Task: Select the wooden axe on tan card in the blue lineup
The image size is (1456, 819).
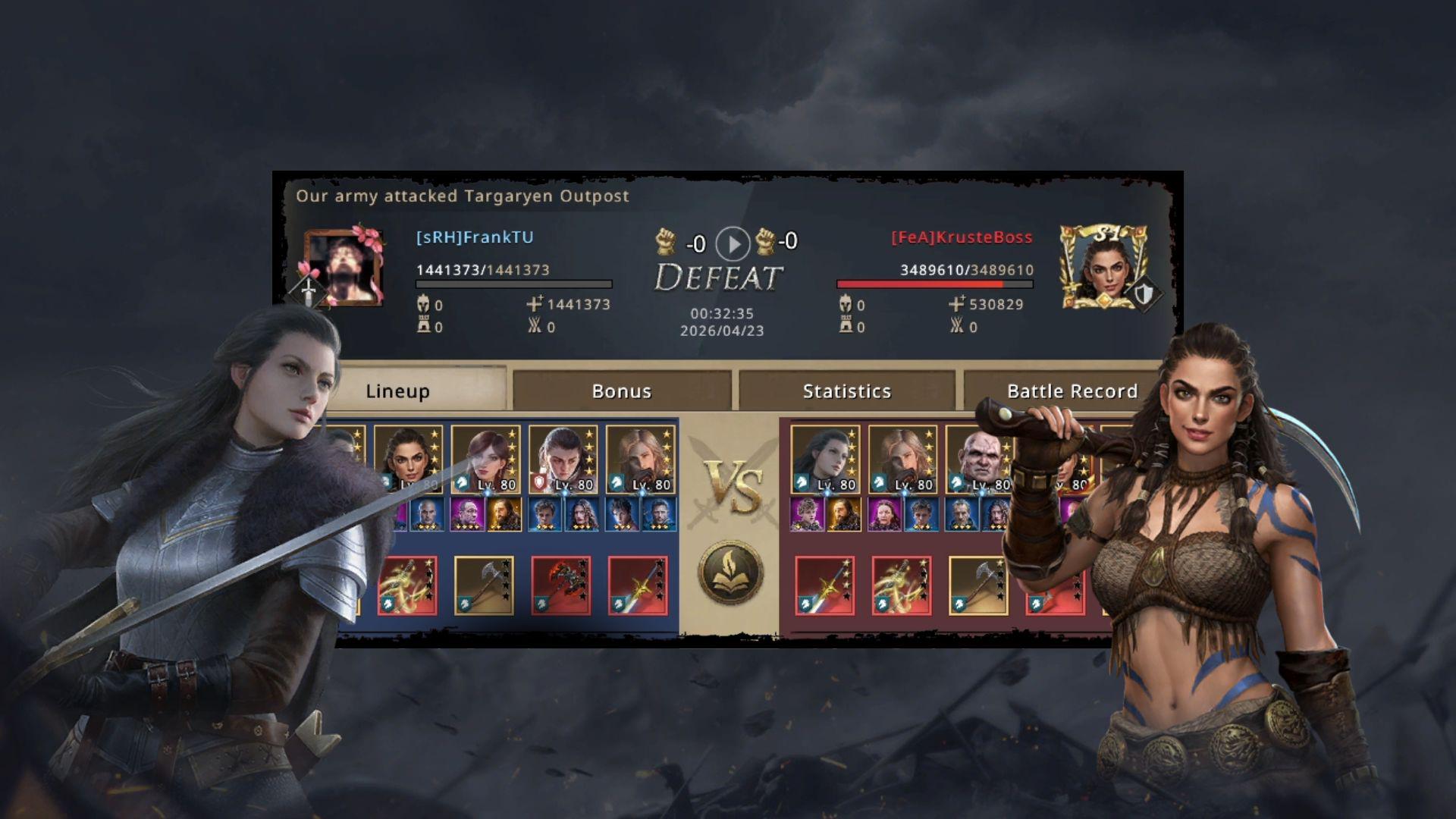Action: [x=484, y=585]
